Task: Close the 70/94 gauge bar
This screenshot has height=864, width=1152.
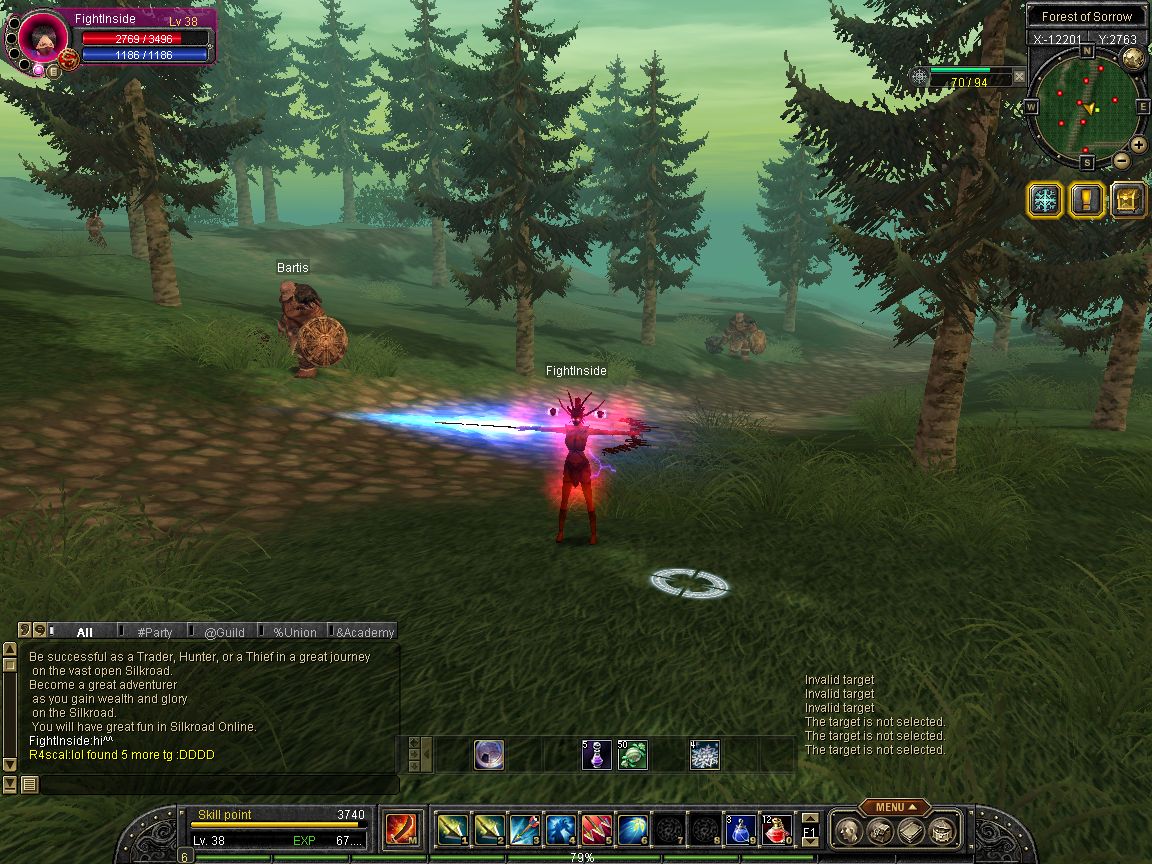Action: coord(1019,76)
